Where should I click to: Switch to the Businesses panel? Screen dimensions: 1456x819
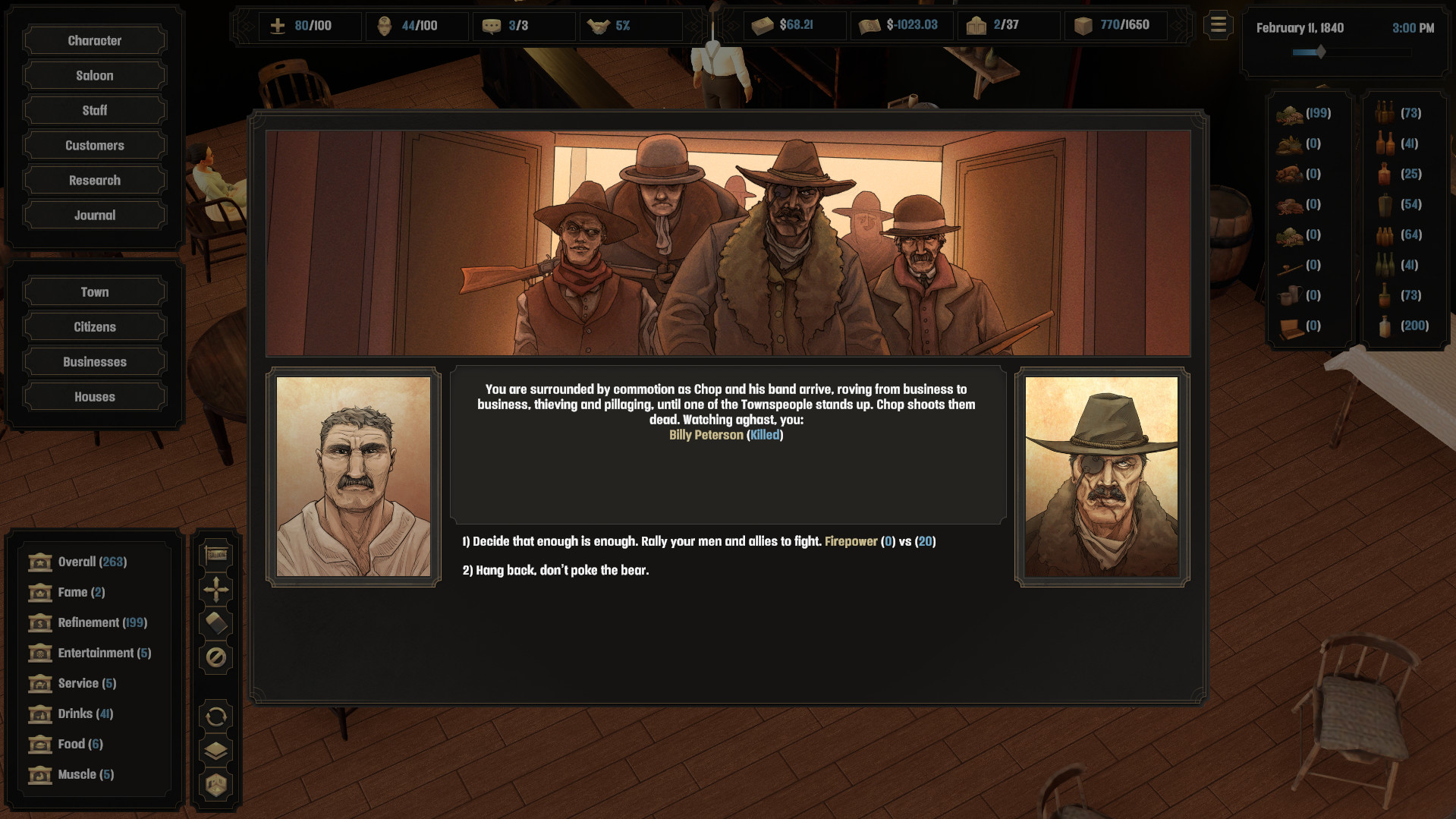94,361
